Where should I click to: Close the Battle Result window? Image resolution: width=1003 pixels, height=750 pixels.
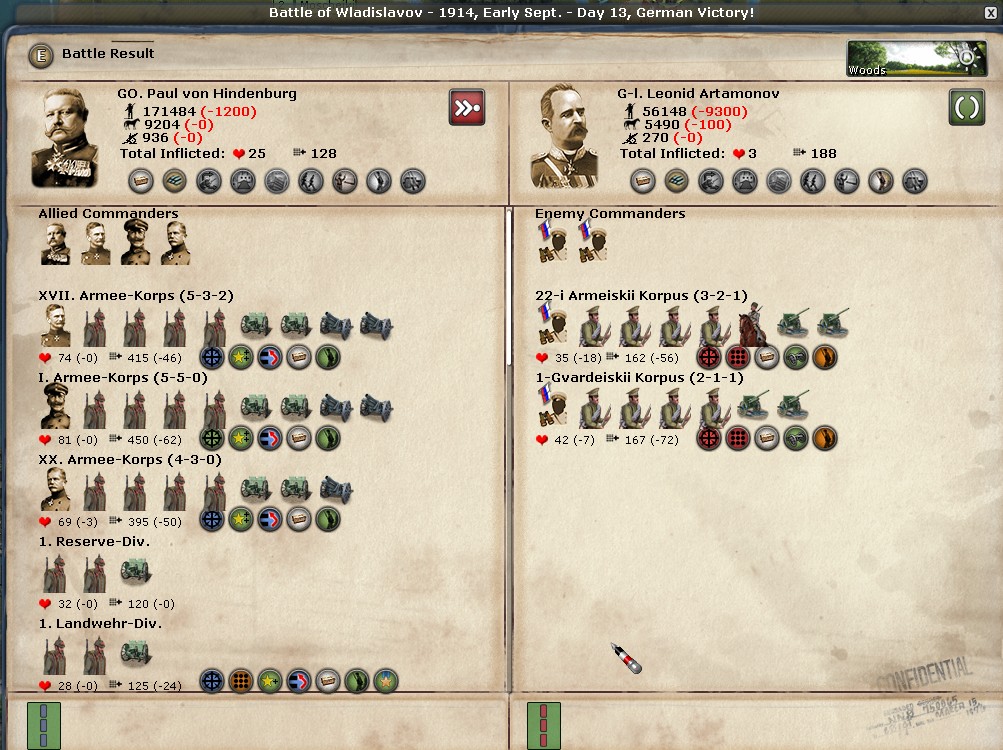(x=990, y=13)
